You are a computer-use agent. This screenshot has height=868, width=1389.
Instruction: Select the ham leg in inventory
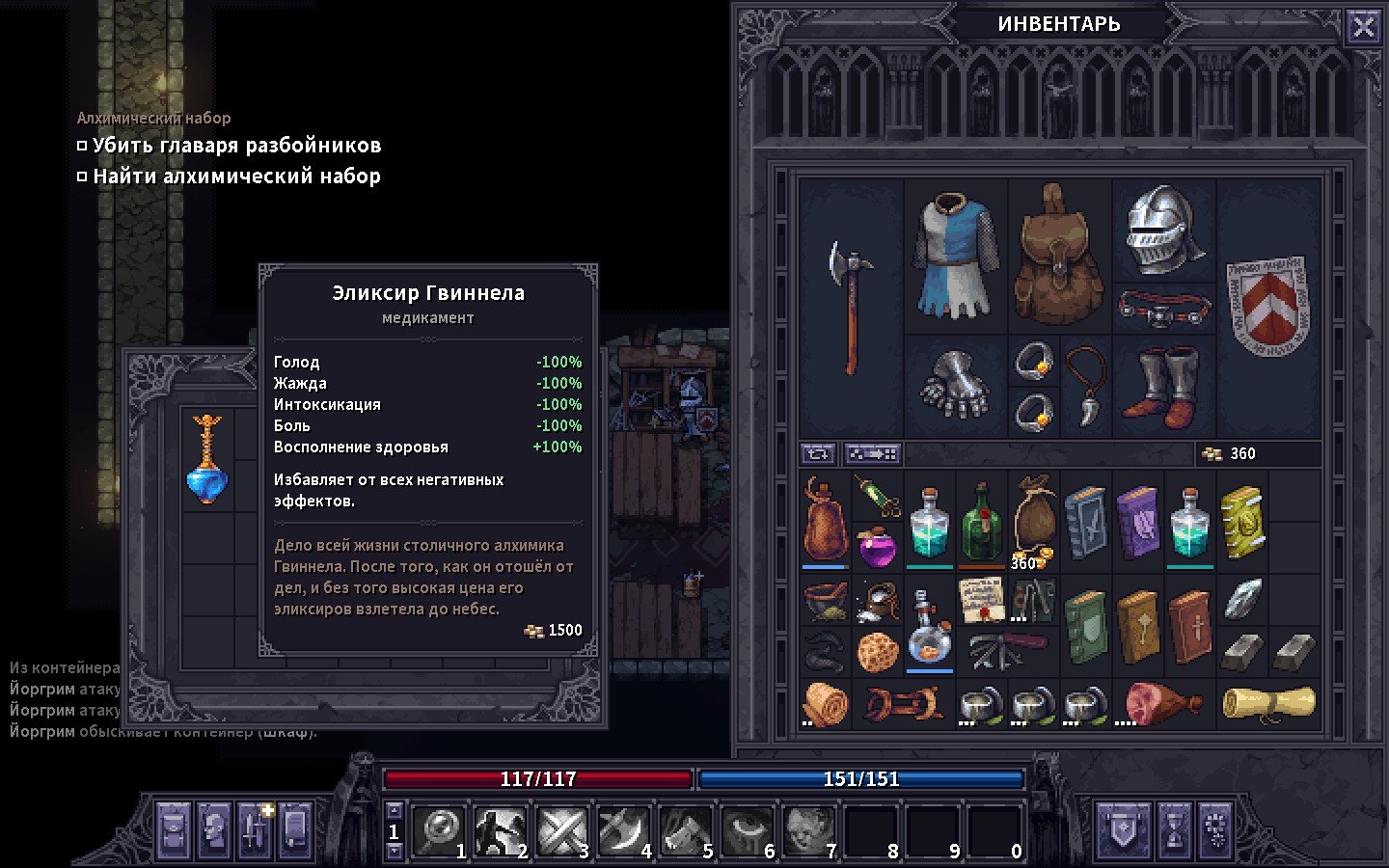pyautogui.click(x=1162, y=704)
